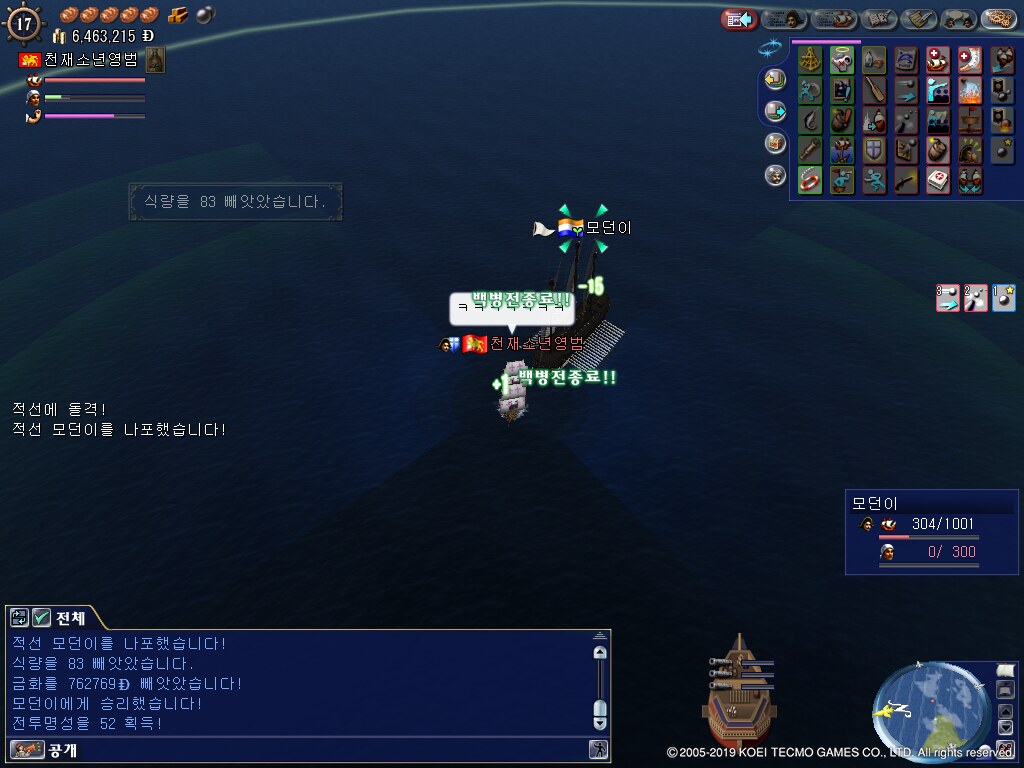The image size is (1024, 768).
Task: Select the golden sextant skill icon
Action: pos(810,60)
